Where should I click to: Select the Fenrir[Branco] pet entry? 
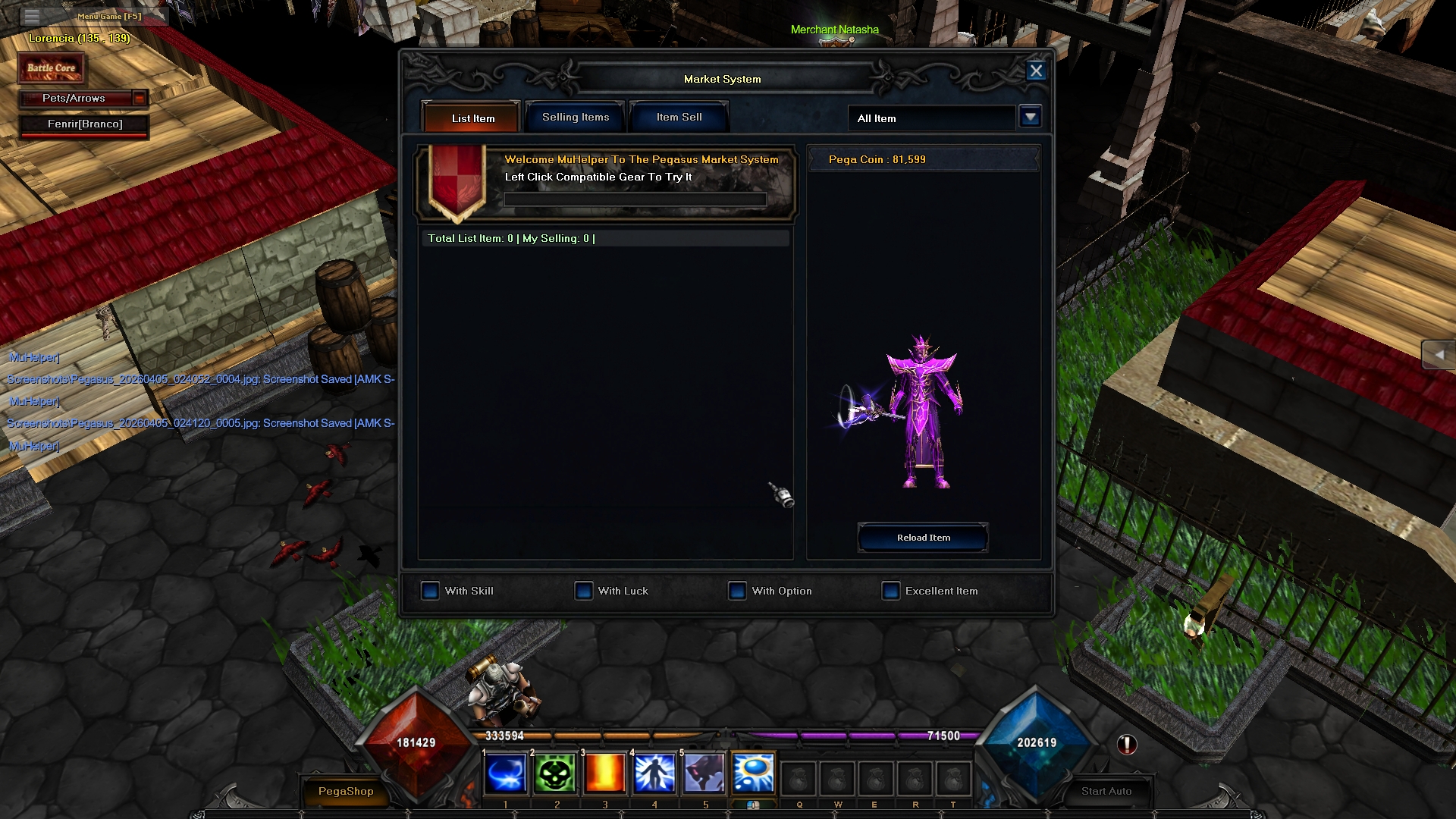84,124
